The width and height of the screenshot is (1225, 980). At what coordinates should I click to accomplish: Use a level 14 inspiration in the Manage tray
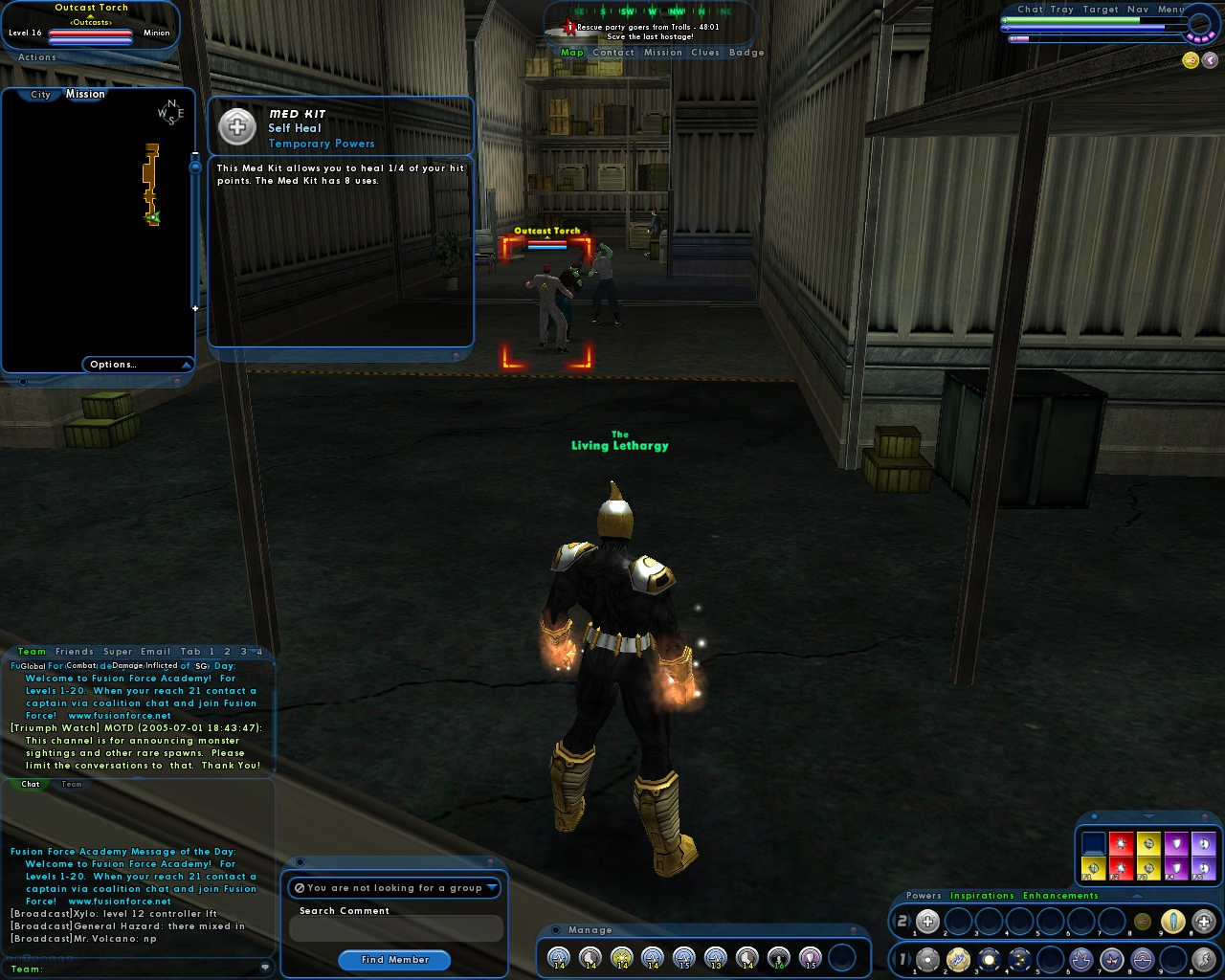(x=557, y=956)
